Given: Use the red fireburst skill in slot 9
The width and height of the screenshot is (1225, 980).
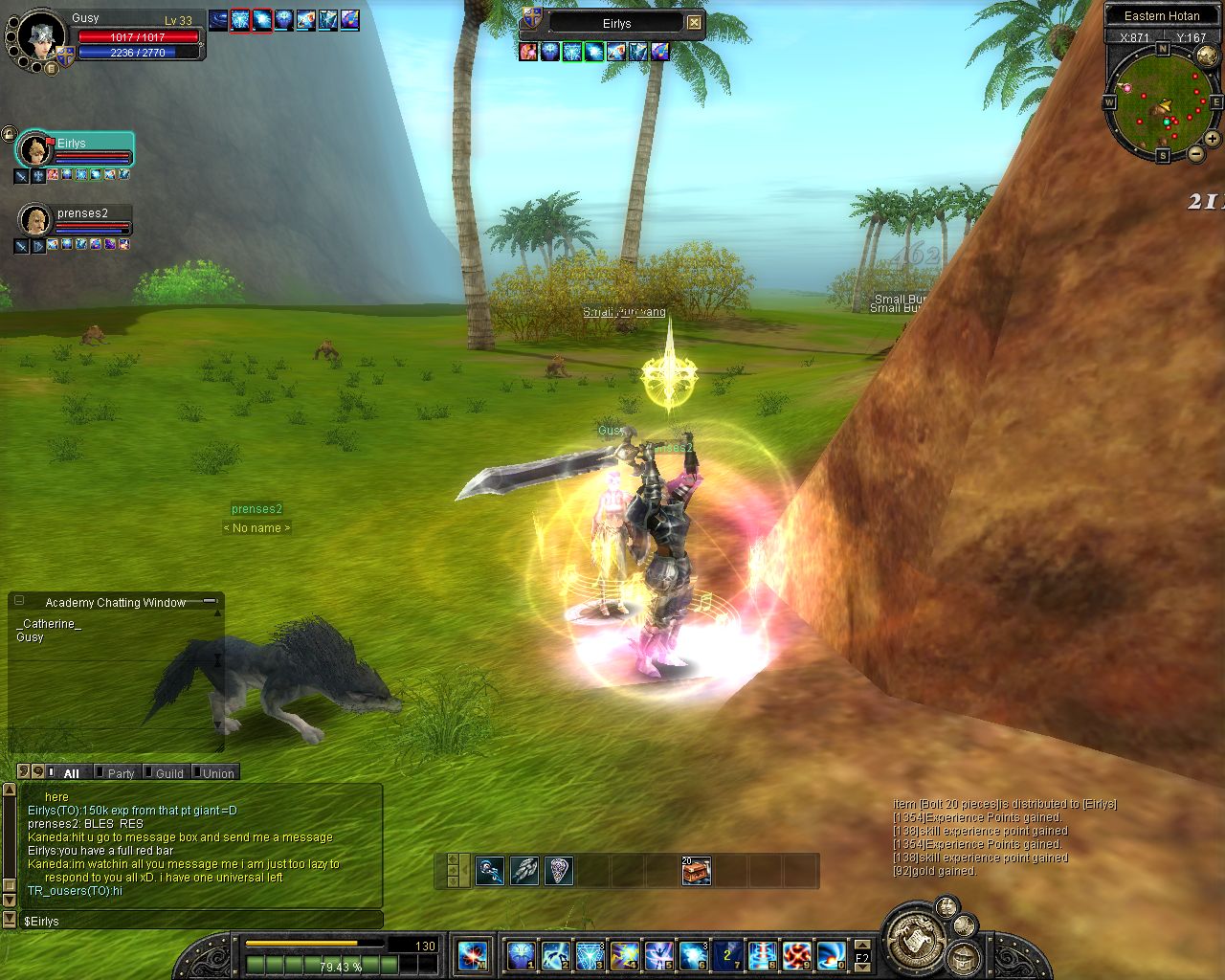Looking at the screenshot, I should (796, 955).
